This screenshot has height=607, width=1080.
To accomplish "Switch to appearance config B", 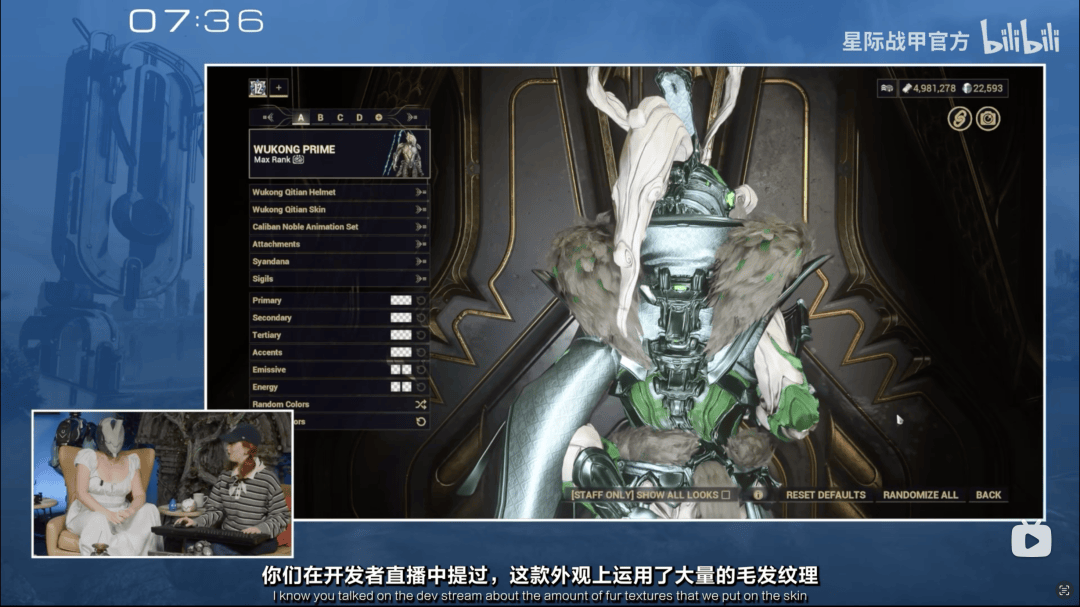I will point(321,118).
